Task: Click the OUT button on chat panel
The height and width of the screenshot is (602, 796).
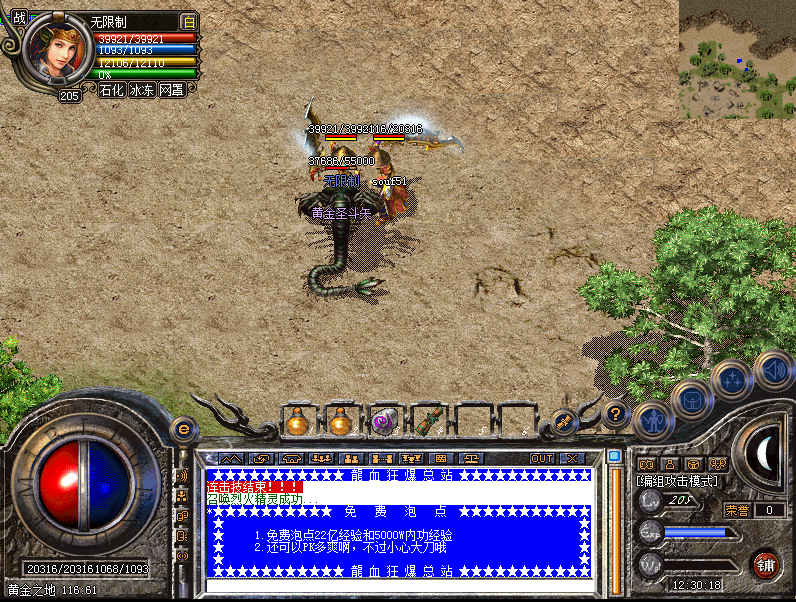Action: 541,458
